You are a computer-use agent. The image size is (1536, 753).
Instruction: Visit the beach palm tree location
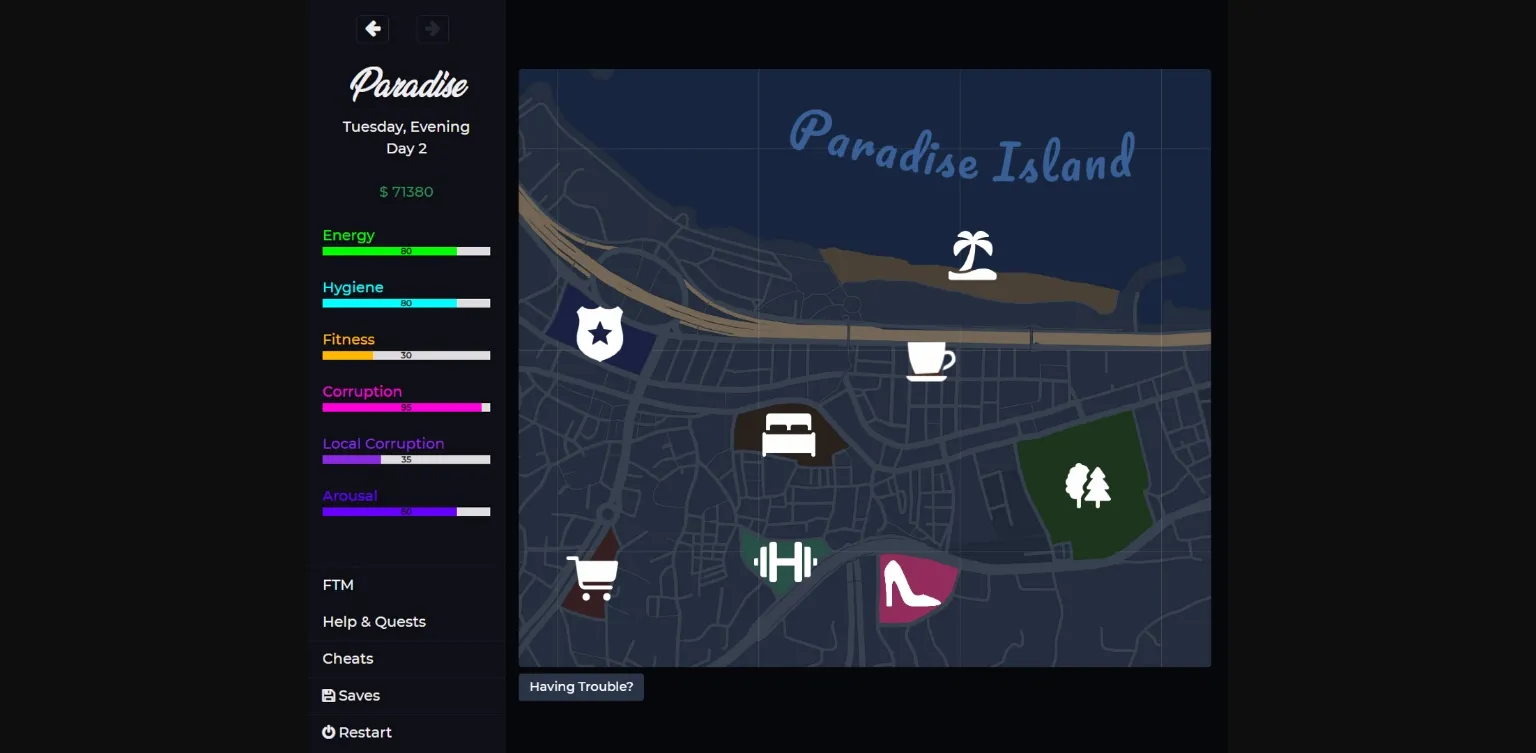click(x=971, y=253)
